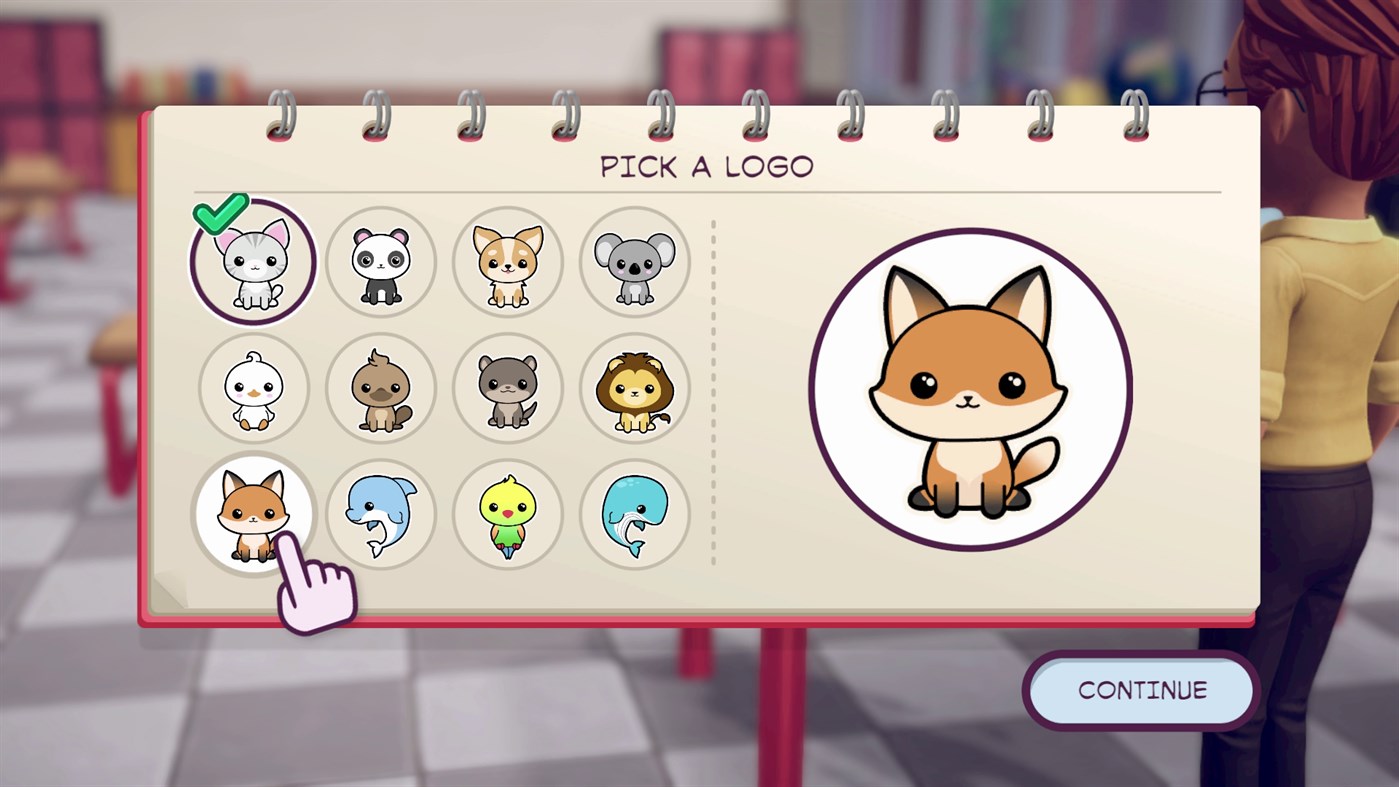Select the fox logo
This screenshot has height=787, width=1399.
click(x=253, y=514)
